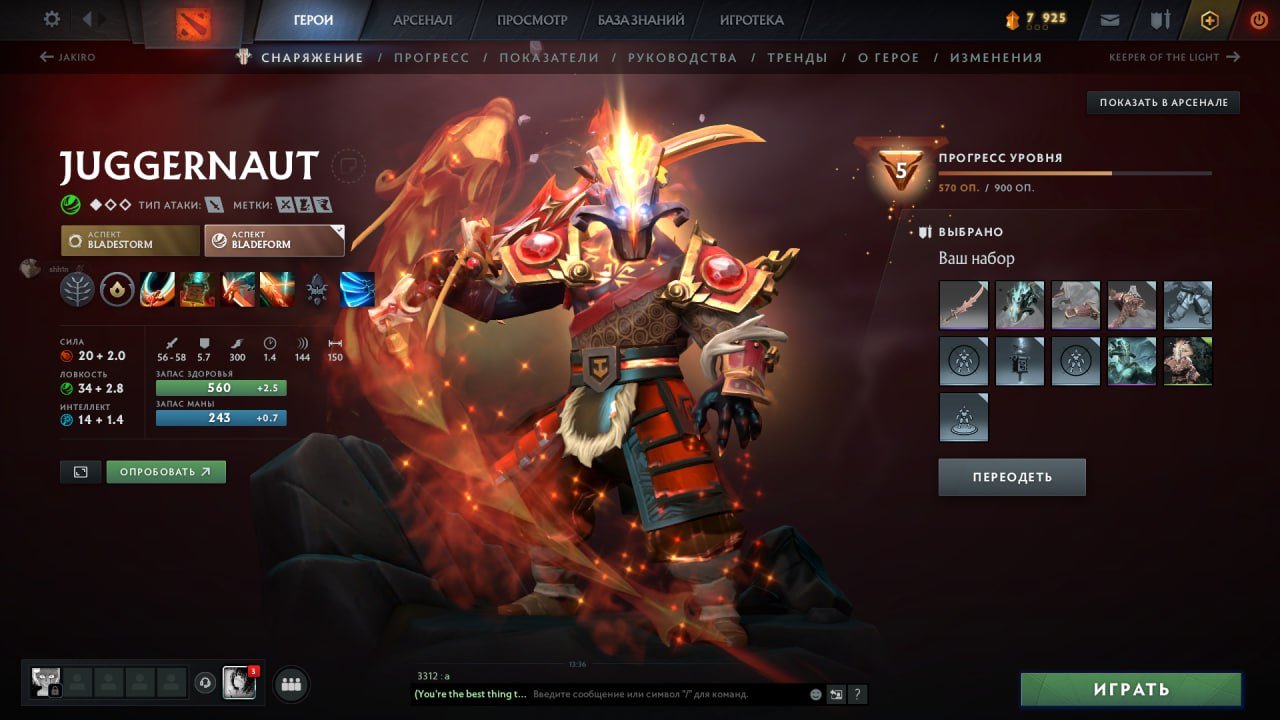Open the Healing Ward ability icon

pos(195,288)
